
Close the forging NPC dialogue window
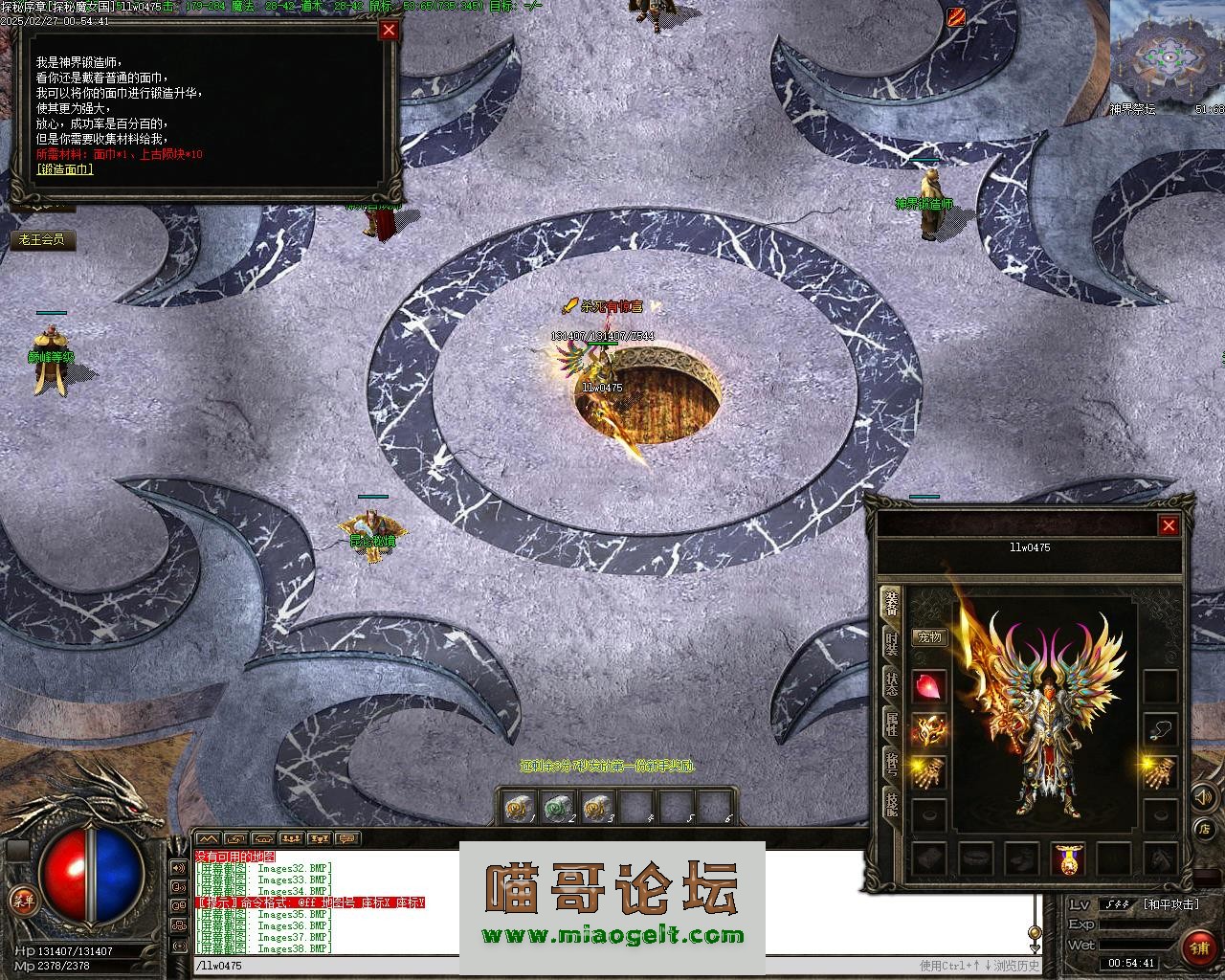coord(389,30)
